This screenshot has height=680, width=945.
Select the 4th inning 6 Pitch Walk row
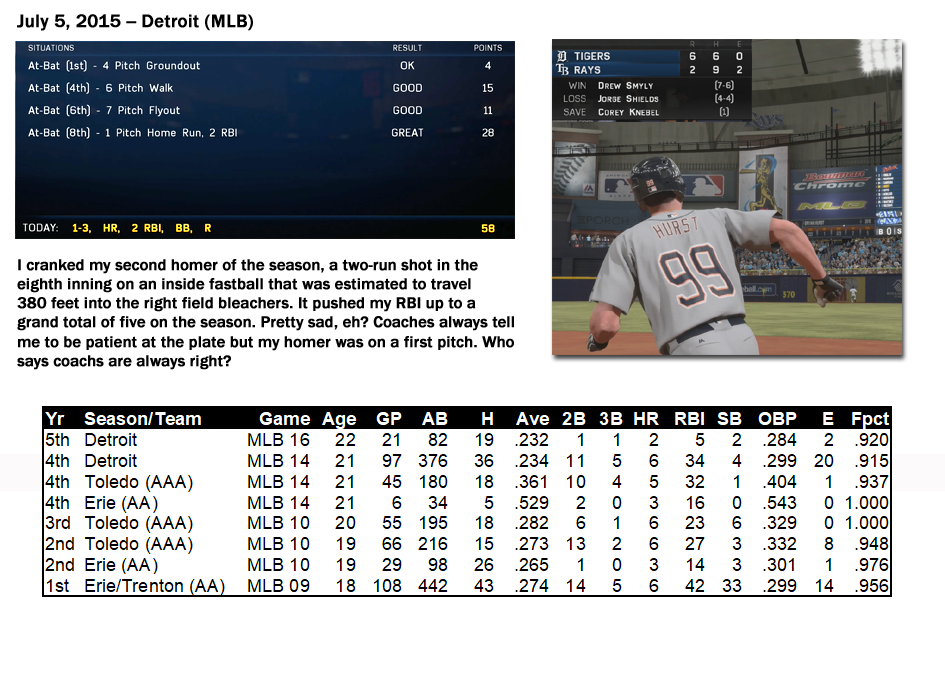(x=264, y=88)
